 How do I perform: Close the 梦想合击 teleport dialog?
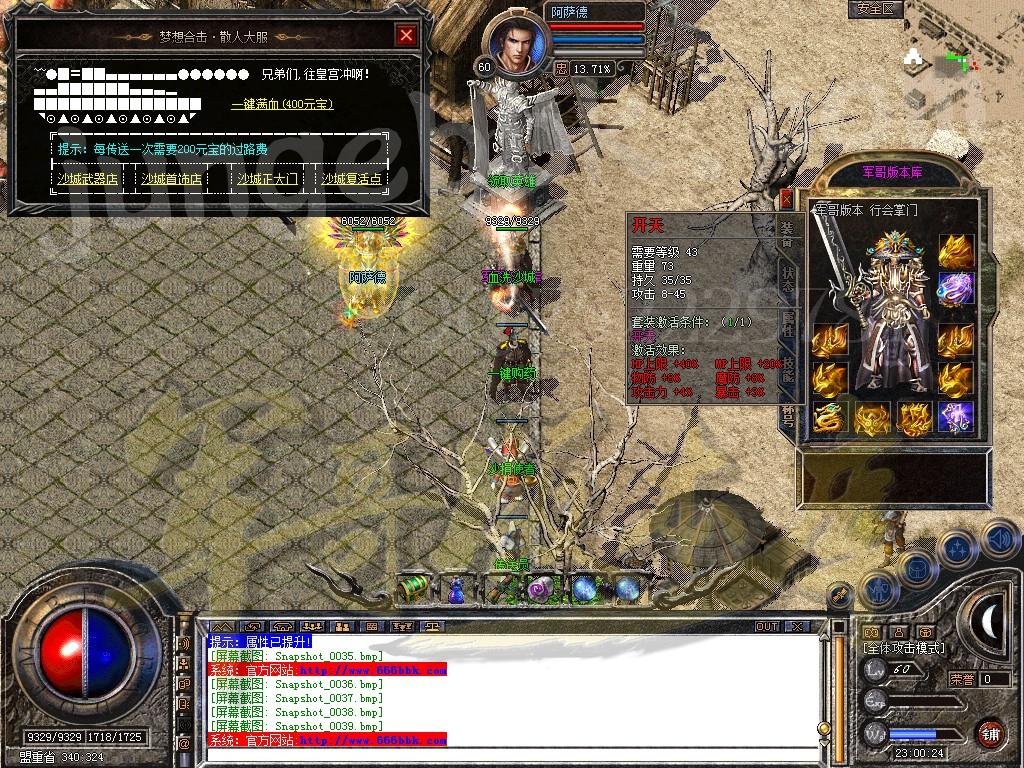click(406, 36)
